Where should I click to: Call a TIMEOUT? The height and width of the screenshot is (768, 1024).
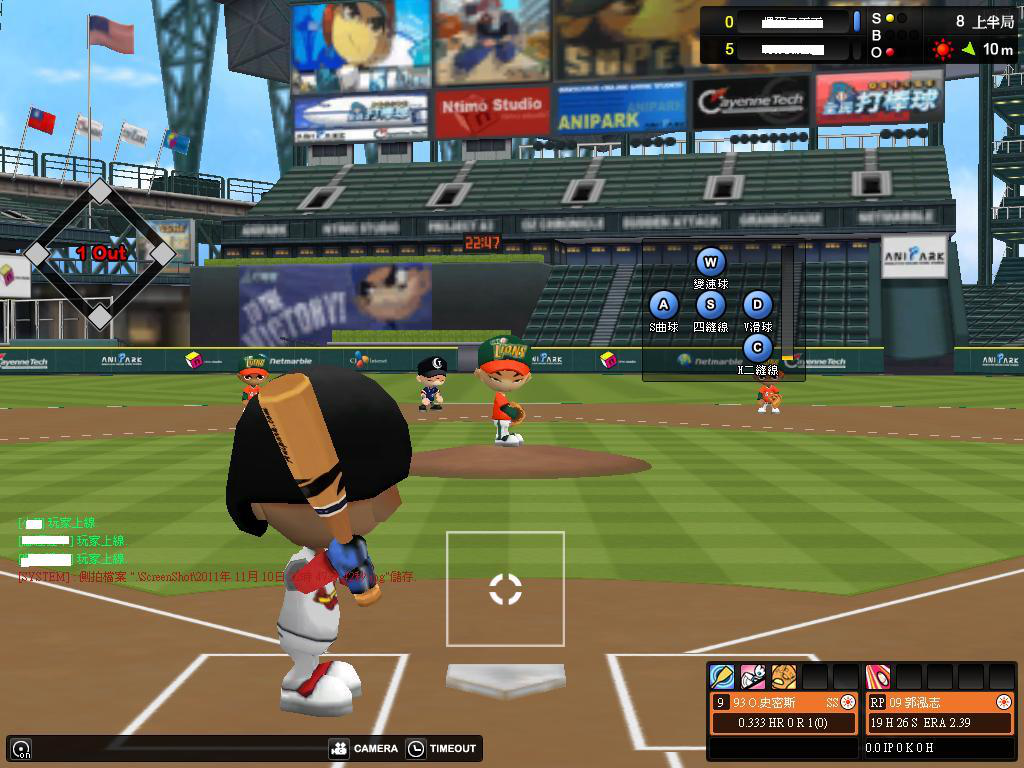pos(443,748)
